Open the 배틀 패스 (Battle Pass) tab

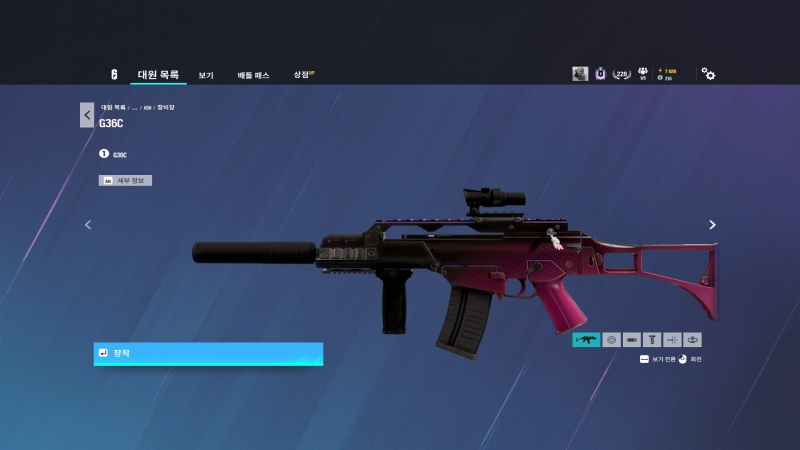coord(253,75)
